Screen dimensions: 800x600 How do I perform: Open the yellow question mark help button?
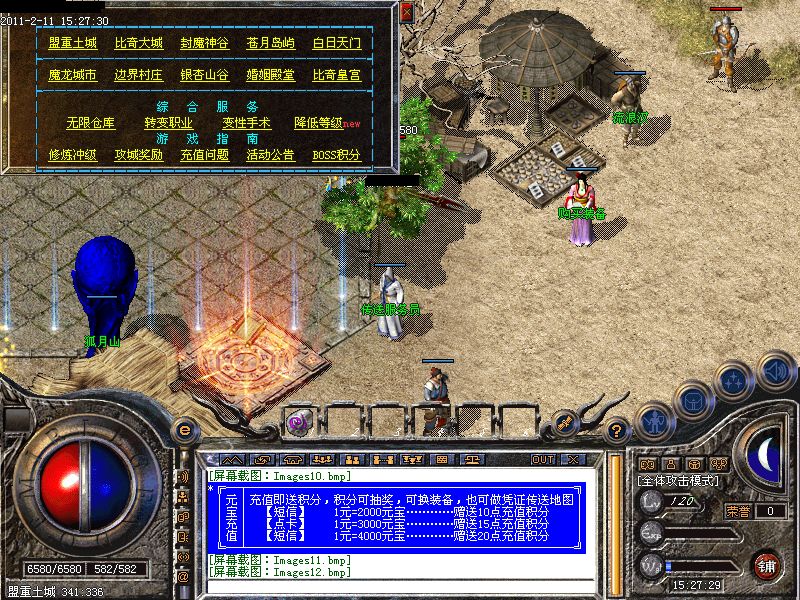(618, 431)
